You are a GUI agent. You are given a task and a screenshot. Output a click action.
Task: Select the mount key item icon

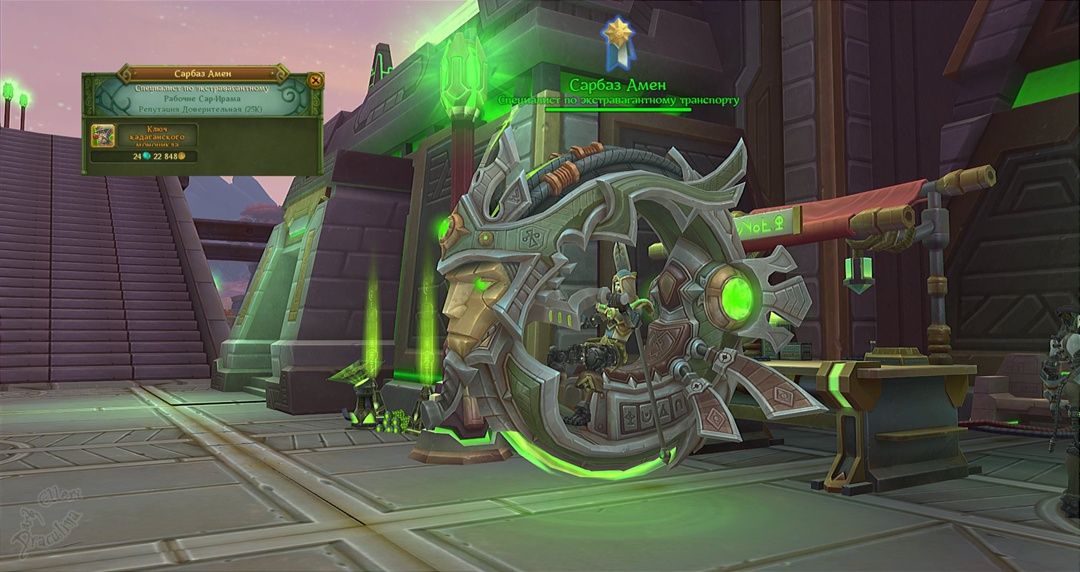point(103,135)
